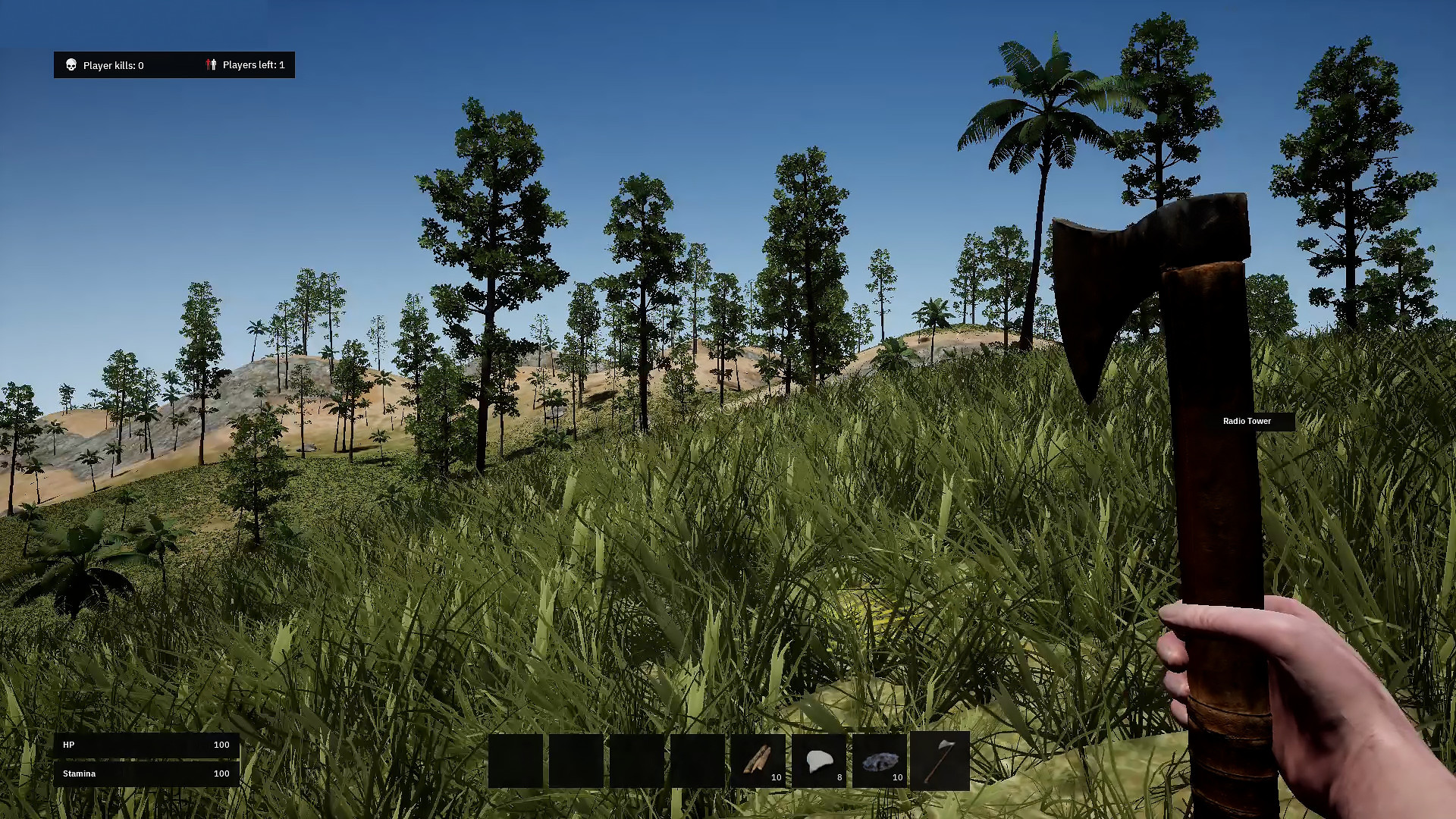Click the Radio Tower waypoint label

tap(1247, 421)
